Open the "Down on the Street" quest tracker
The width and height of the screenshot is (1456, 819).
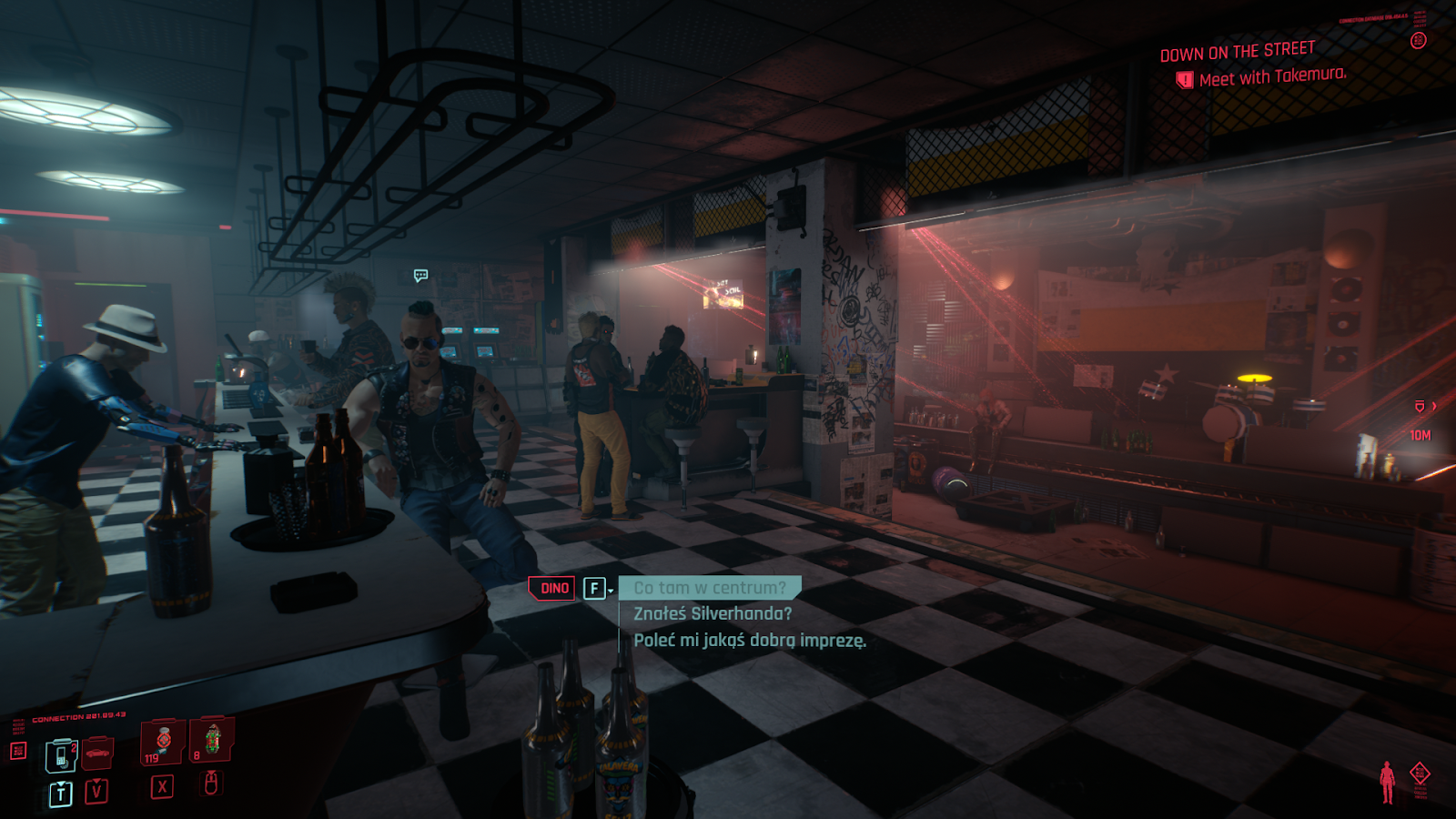point(1237,51)
